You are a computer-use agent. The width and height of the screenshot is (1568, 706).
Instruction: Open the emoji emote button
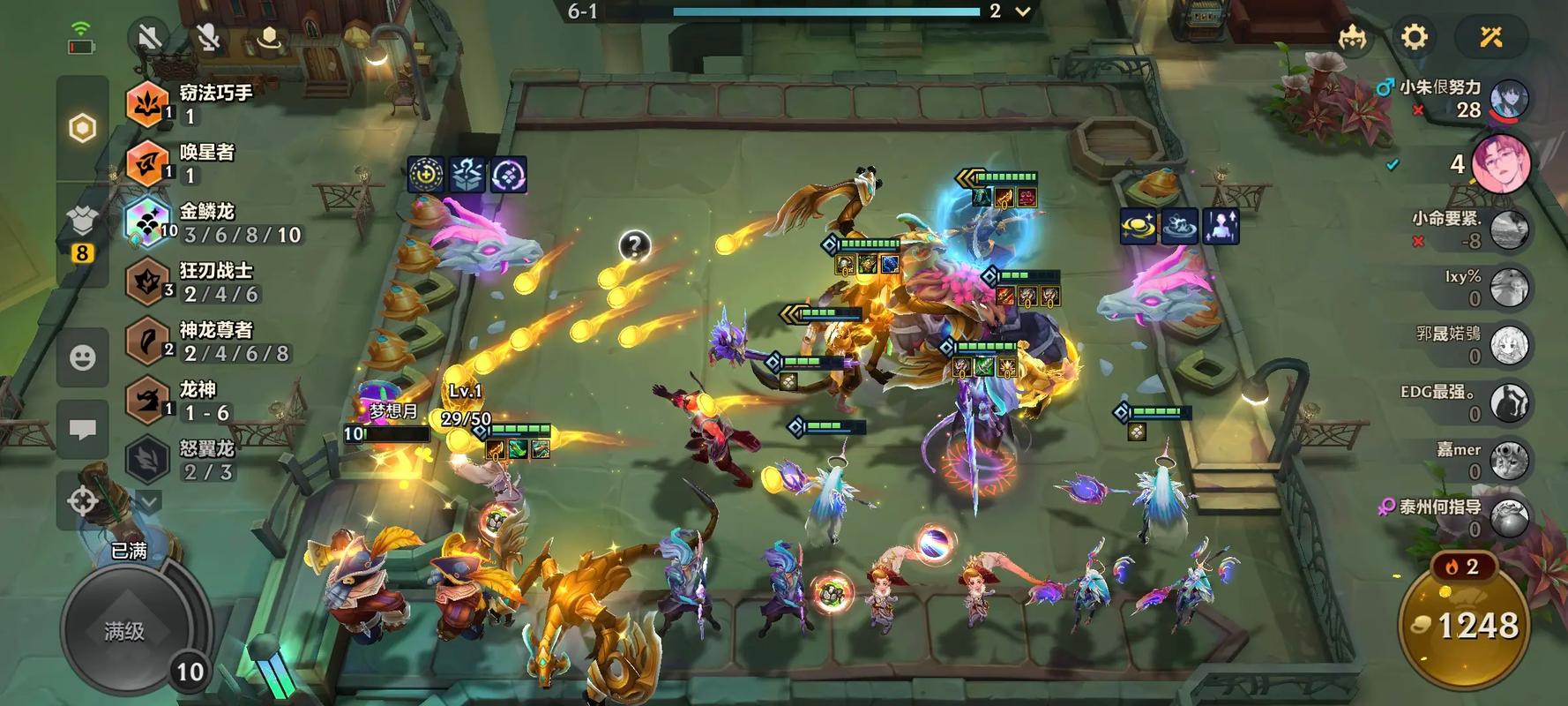82,357
